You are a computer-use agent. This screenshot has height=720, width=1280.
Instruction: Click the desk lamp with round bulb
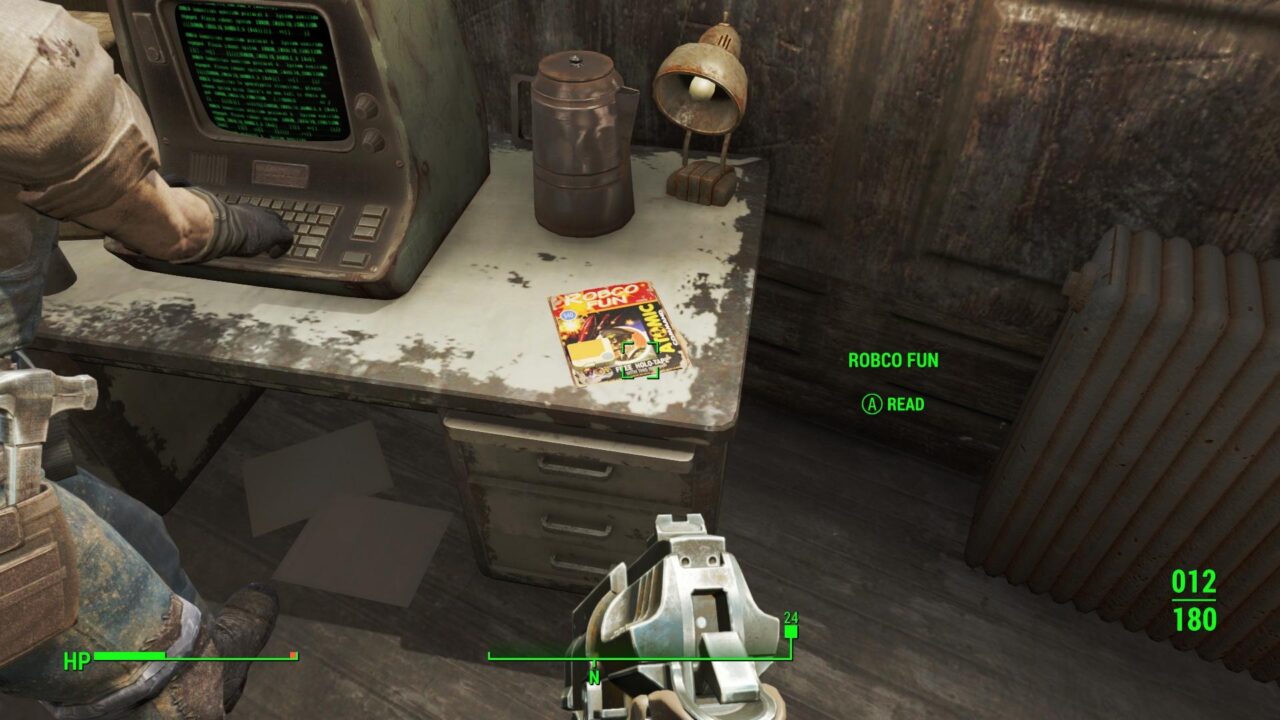pos(700,90)
